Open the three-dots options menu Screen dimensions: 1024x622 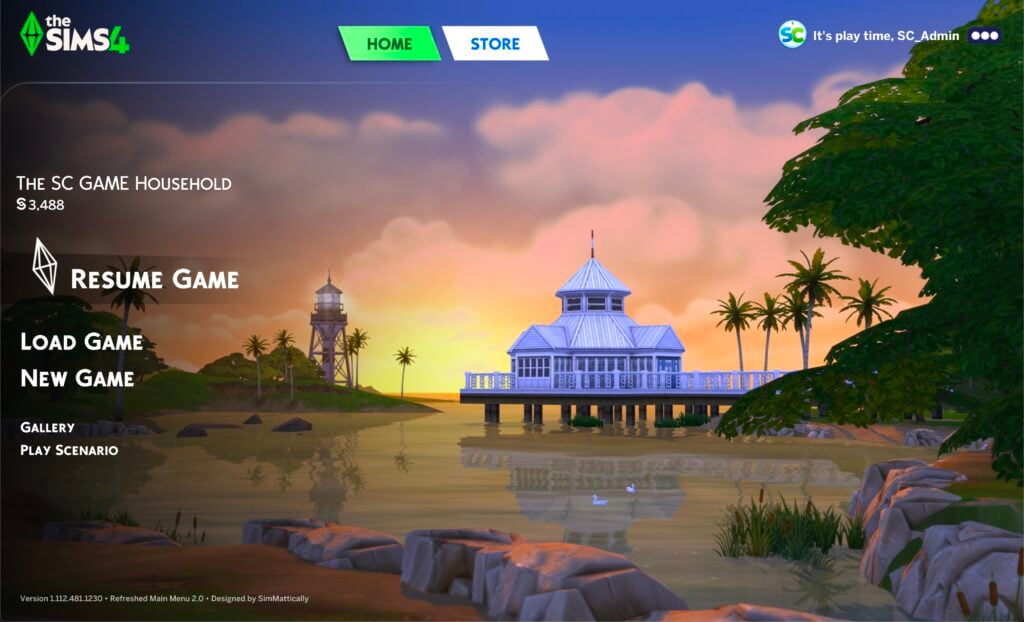[x=985, y=35]
